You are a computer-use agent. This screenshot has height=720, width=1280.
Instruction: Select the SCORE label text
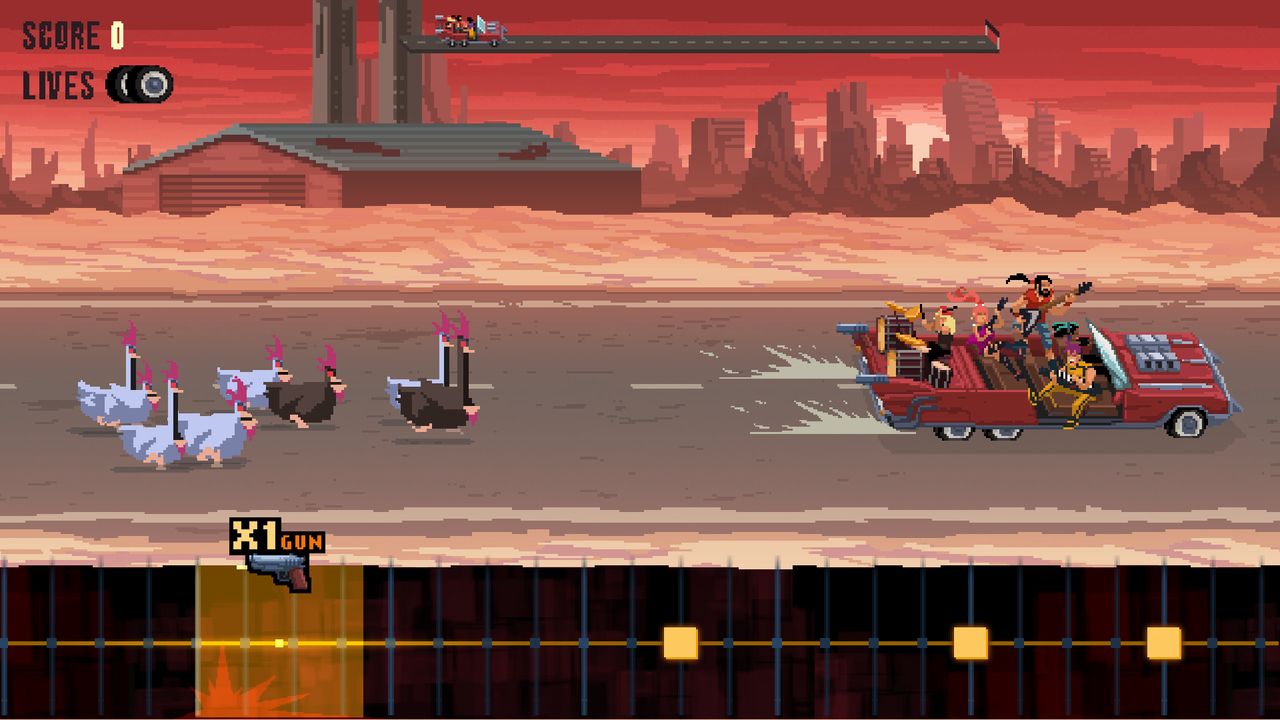coord(60,33)
